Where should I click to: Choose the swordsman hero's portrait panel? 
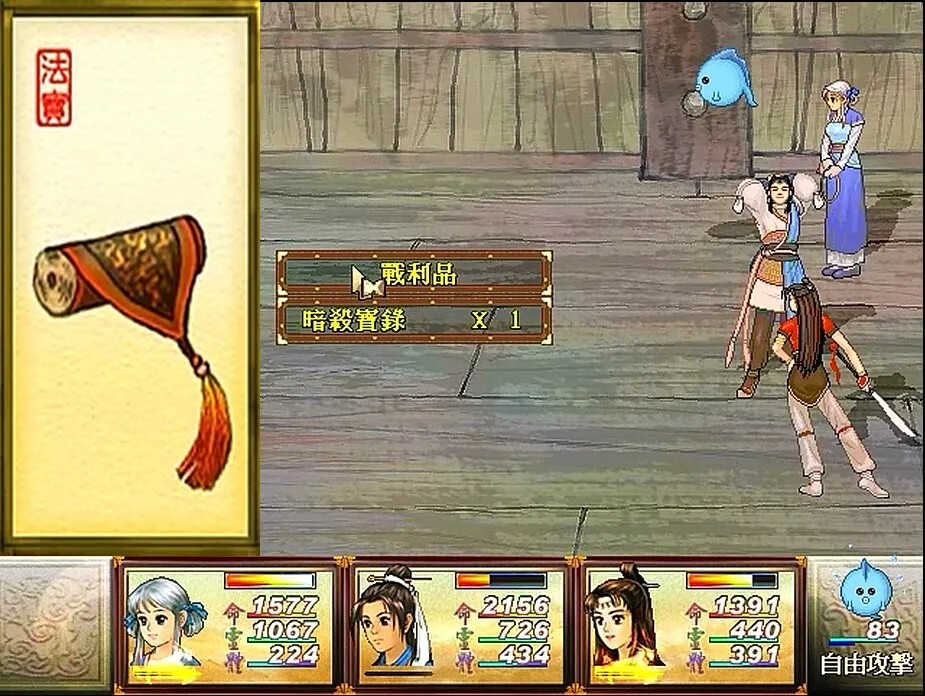[x=458, y=624]
